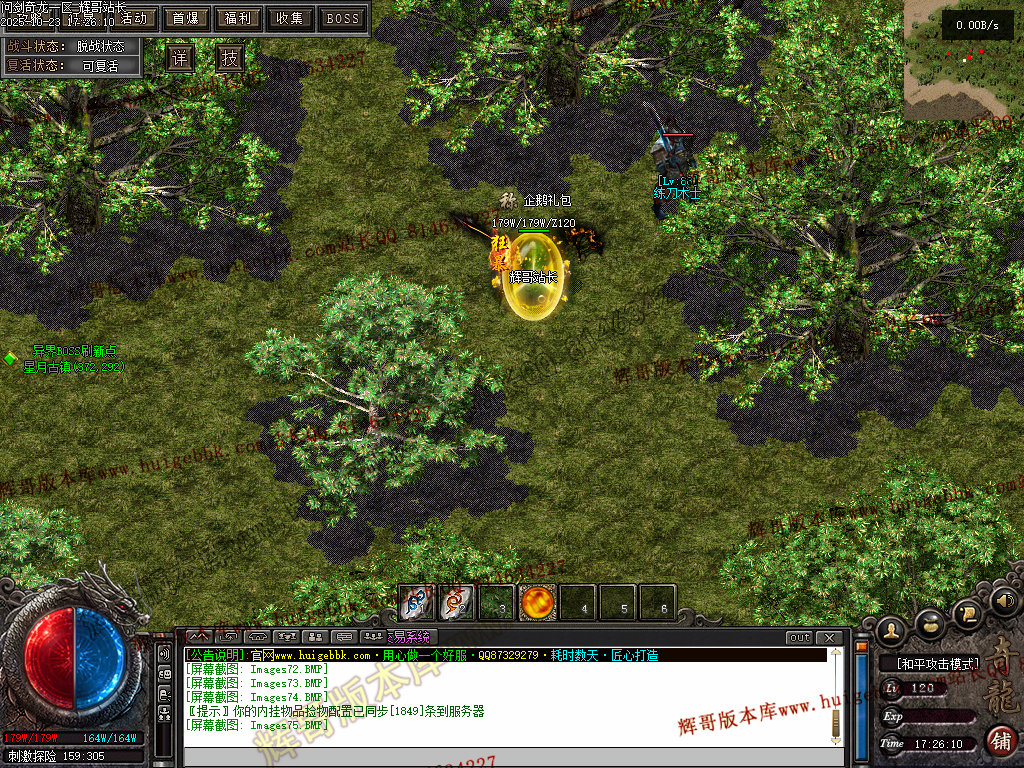Open the BOSS list
The width and height of the screenshot is (1024, 768).
click(x=343, y=18)
